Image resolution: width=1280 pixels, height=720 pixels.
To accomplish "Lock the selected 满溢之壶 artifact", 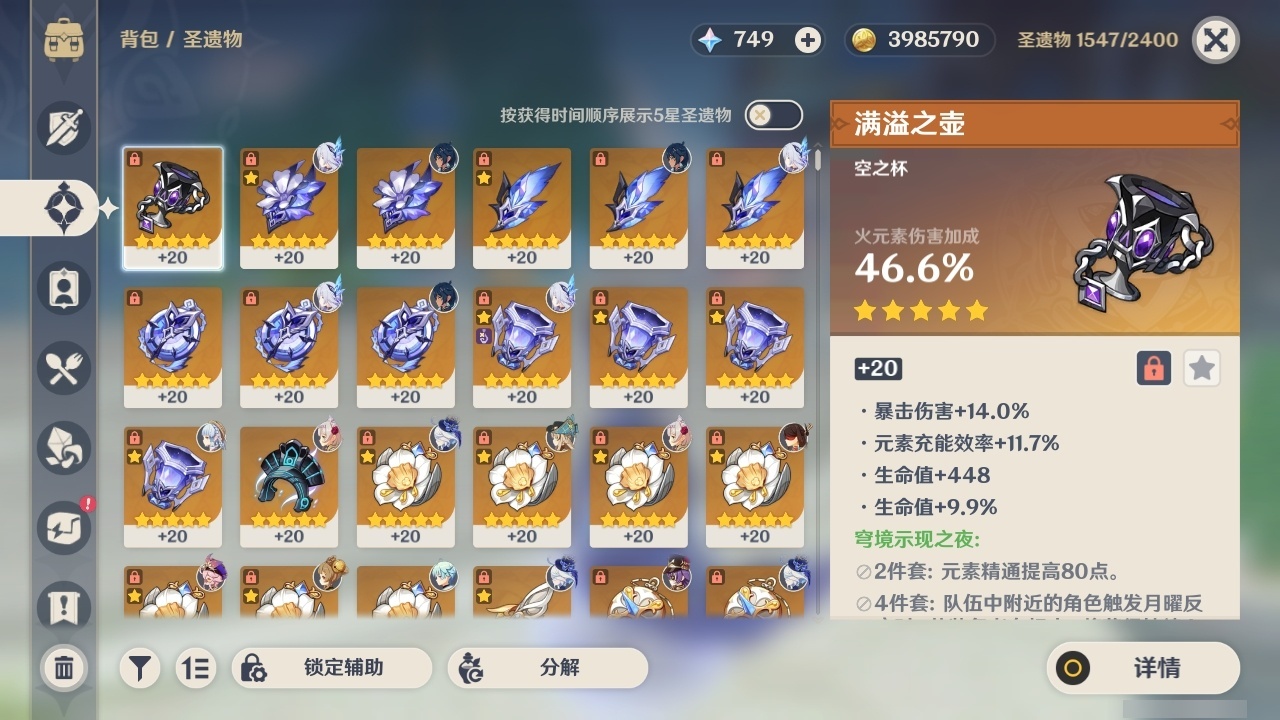I will [x=1156, y=368].
